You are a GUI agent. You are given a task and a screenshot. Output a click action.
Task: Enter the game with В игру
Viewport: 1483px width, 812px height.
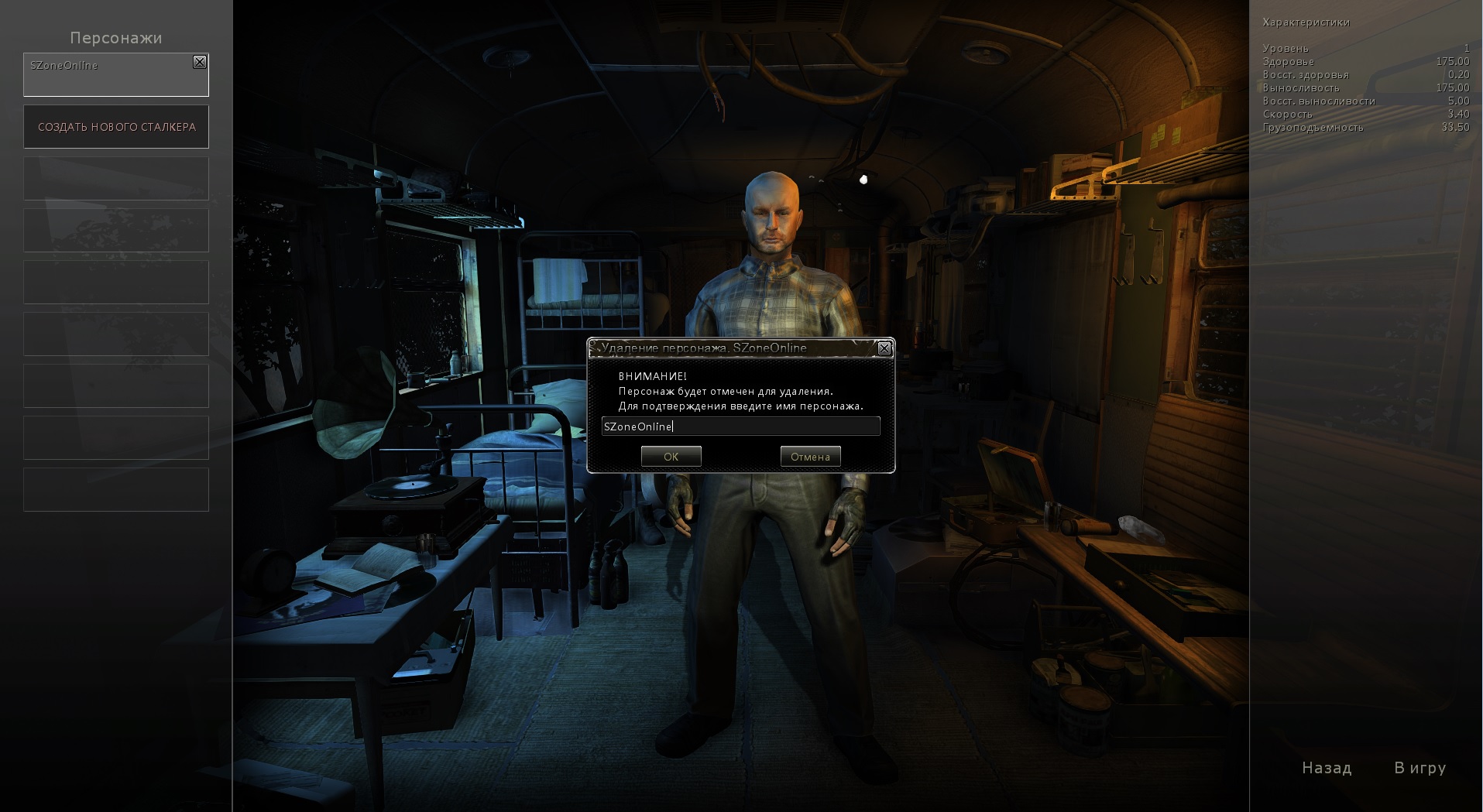pos(1419,768)
